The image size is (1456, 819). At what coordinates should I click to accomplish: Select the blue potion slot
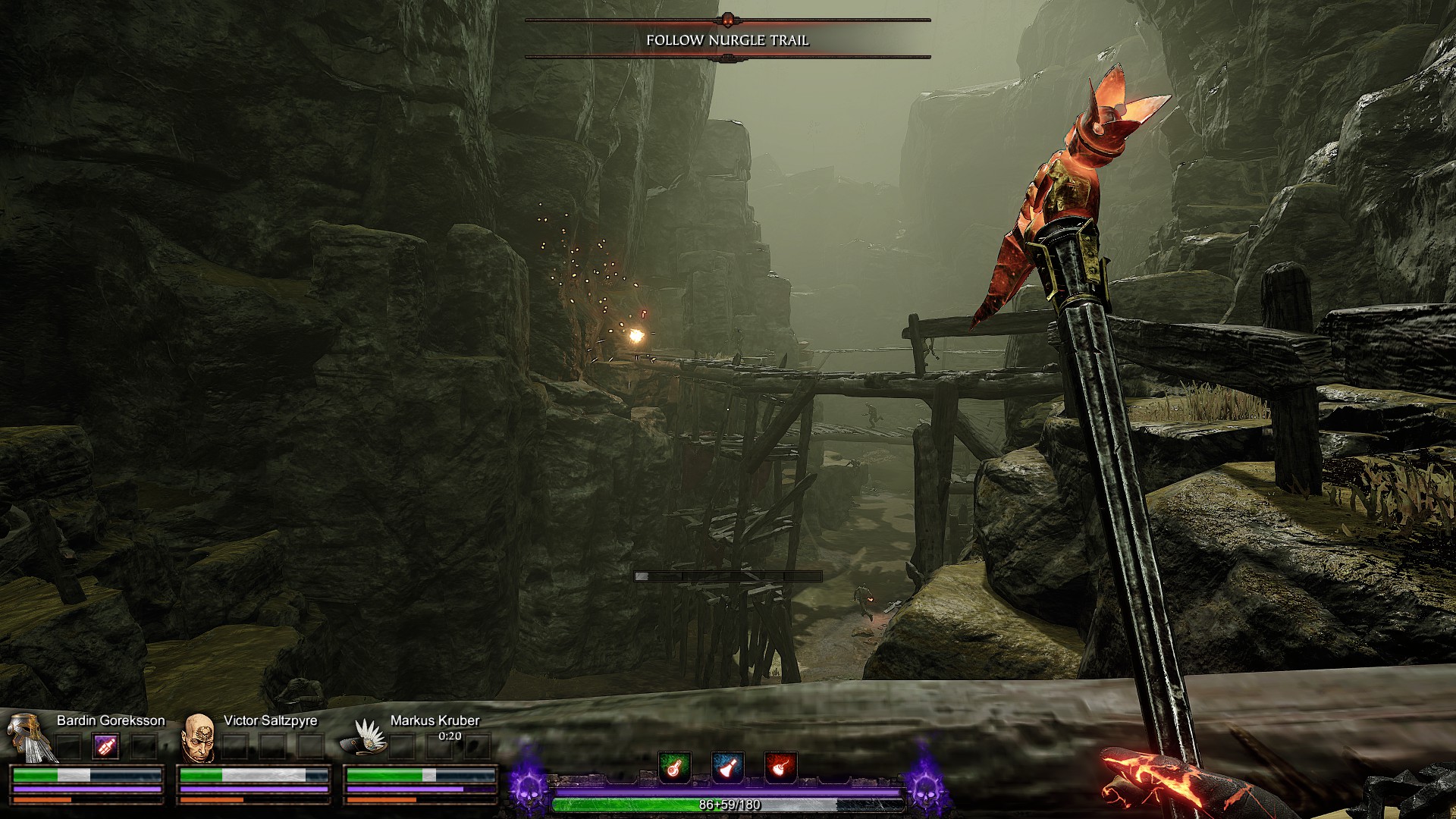pos(727,767)
